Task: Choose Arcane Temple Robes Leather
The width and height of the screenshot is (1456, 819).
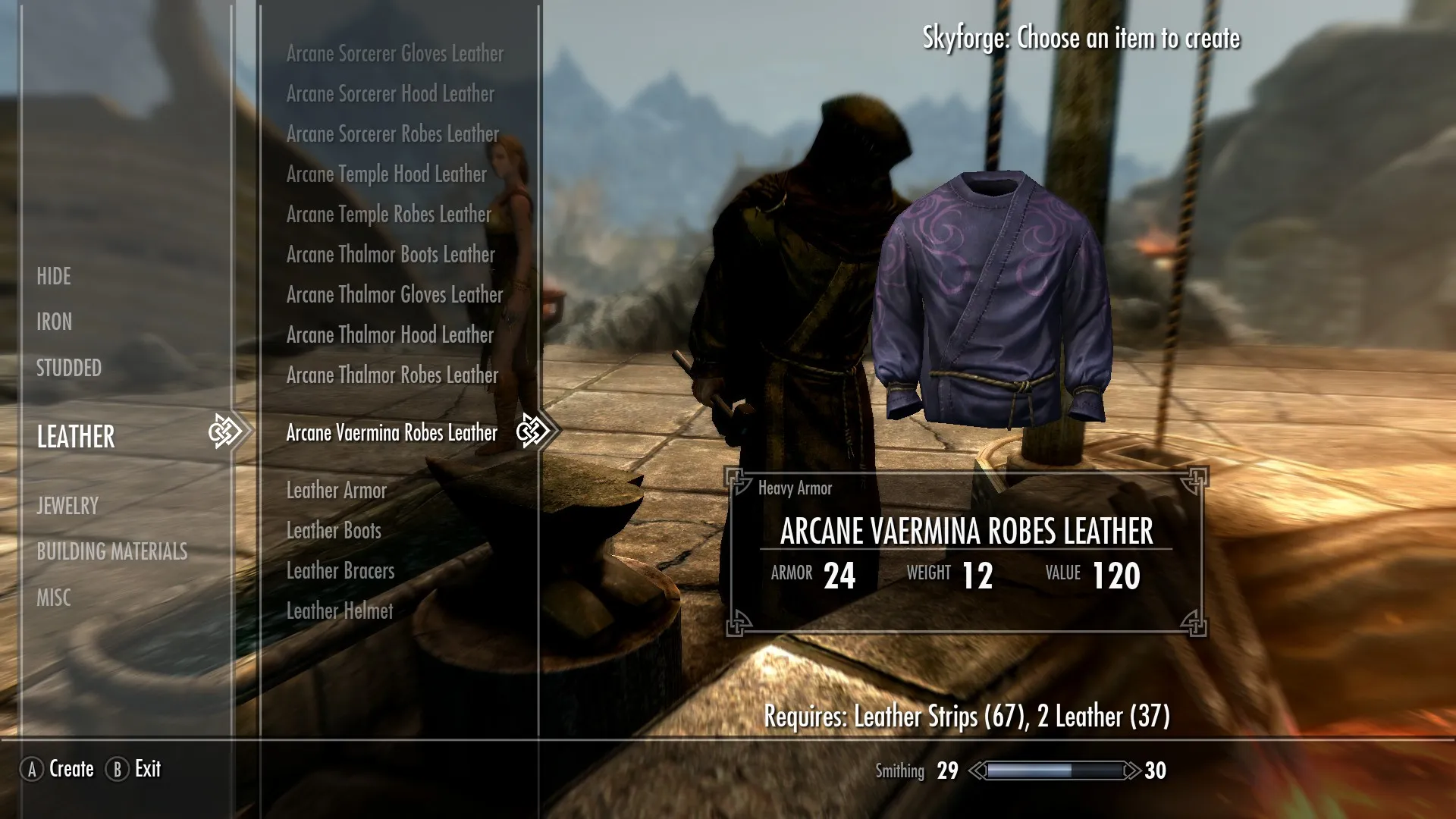Action: (388, 215)
